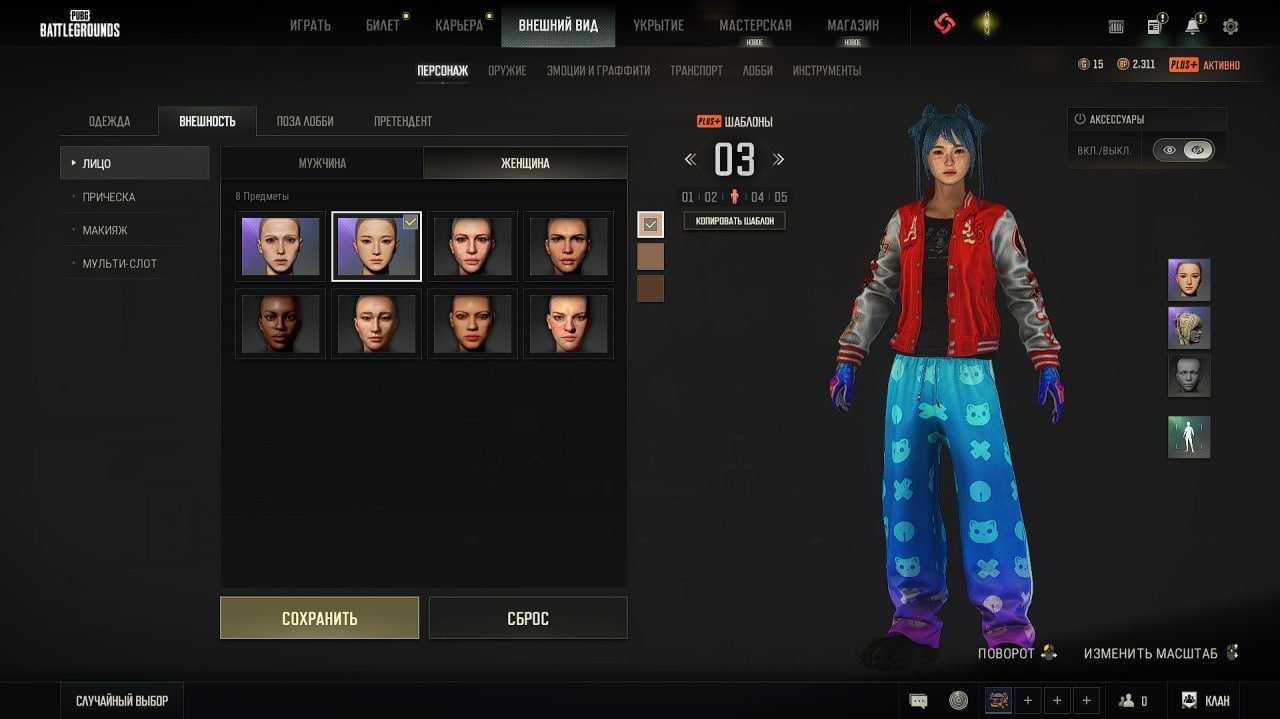Pick the darkest brown skin tone swatch
The width and height of the screenshot is (1280, 719).
(x=650, y=289)
